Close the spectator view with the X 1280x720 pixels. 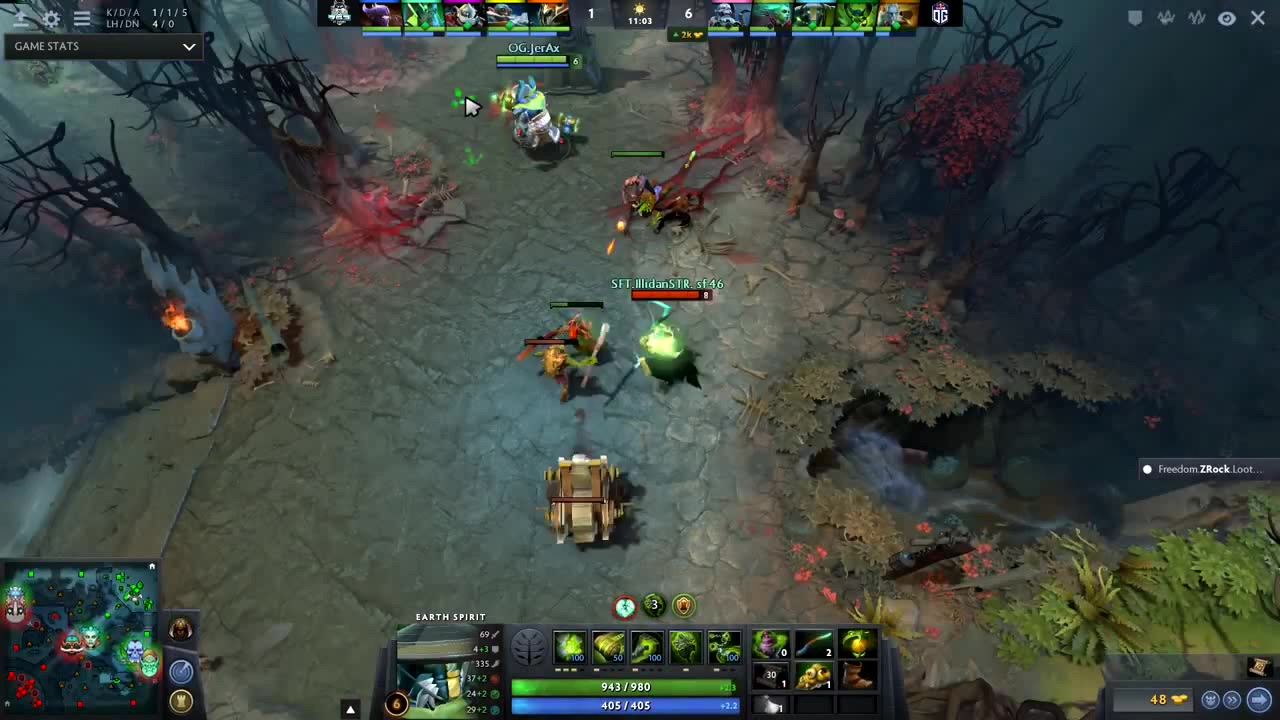1258,18
